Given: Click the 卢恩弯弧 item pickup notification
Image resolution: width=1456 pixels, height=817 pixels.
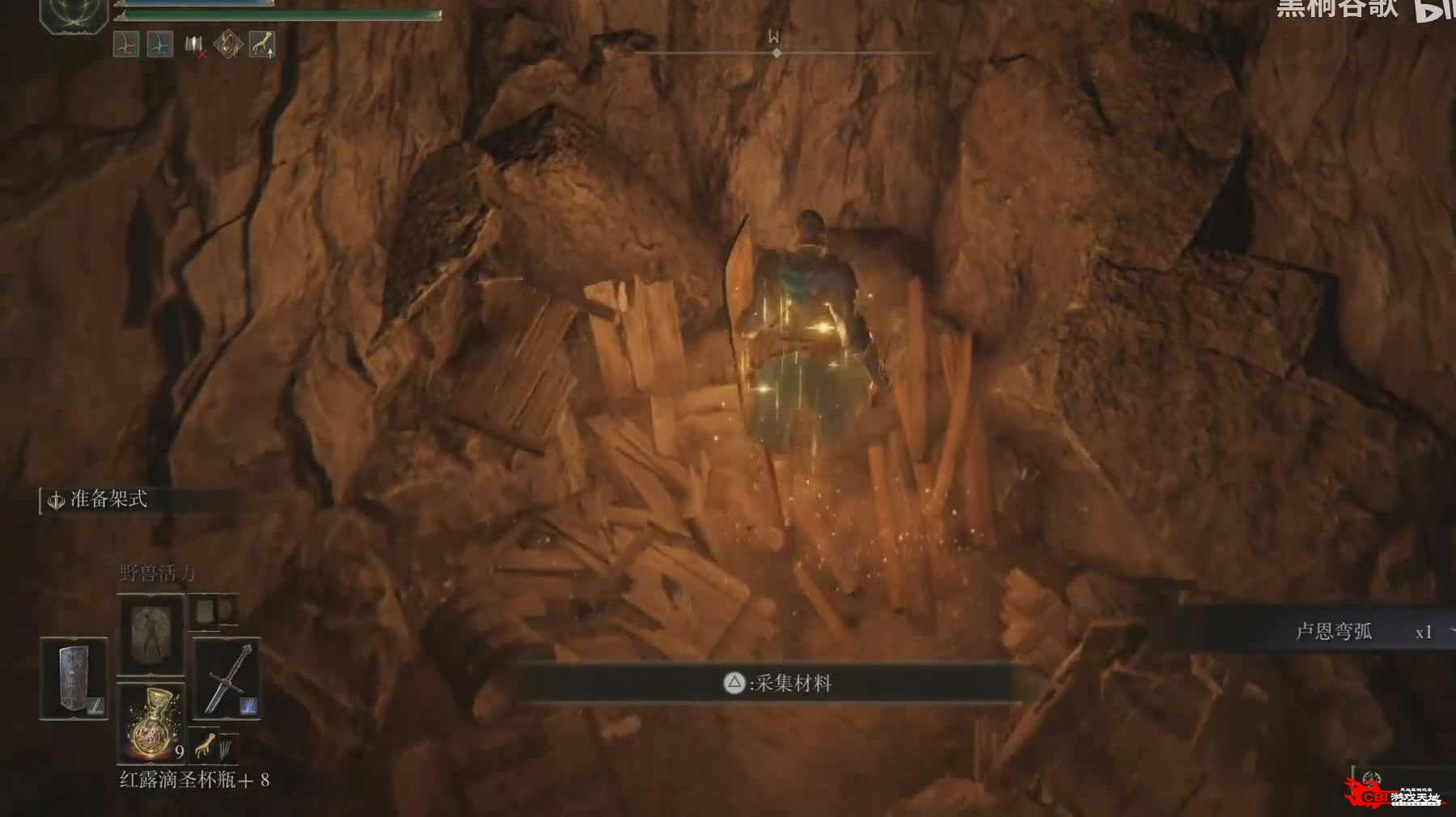Looking at the screenshot, I should (1335, 632).
